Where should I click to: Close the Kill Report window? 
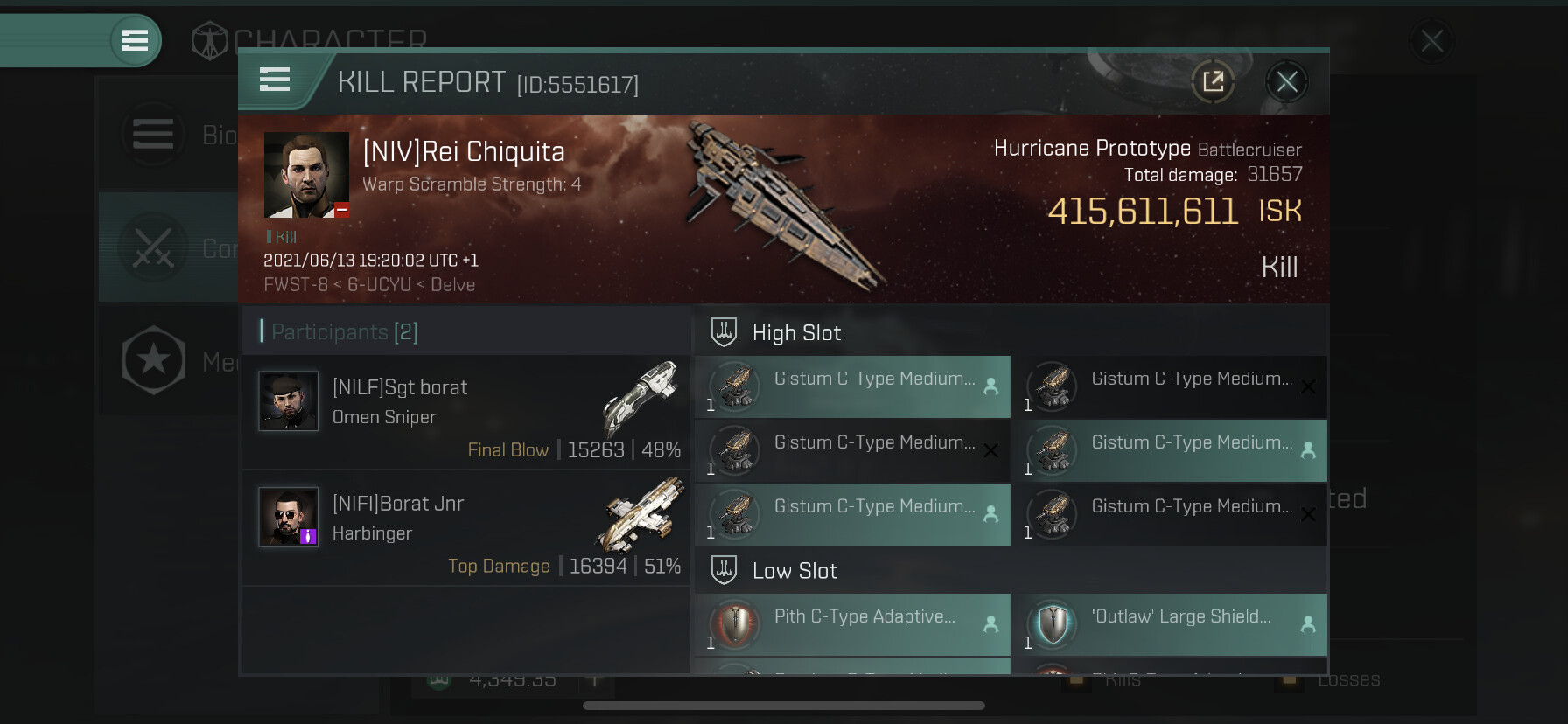click(x=1286, y=82)
